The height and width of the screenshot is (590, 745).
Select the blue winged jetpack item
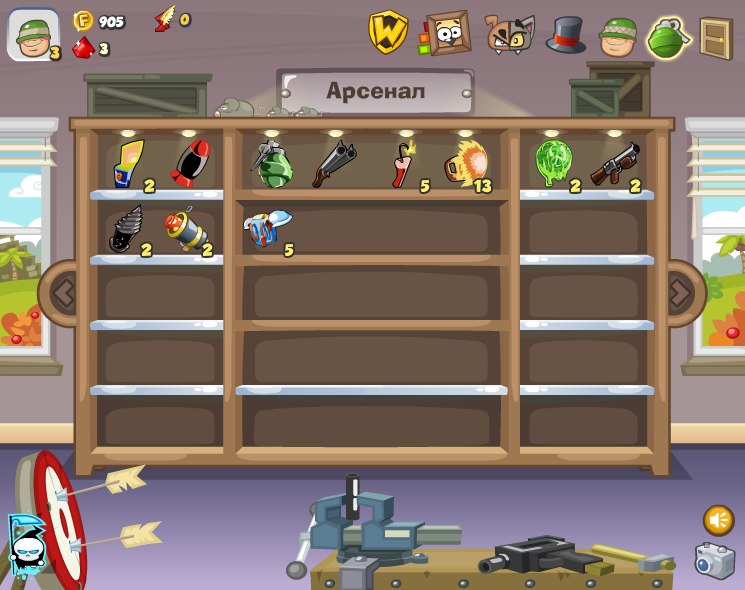point(267,229)
